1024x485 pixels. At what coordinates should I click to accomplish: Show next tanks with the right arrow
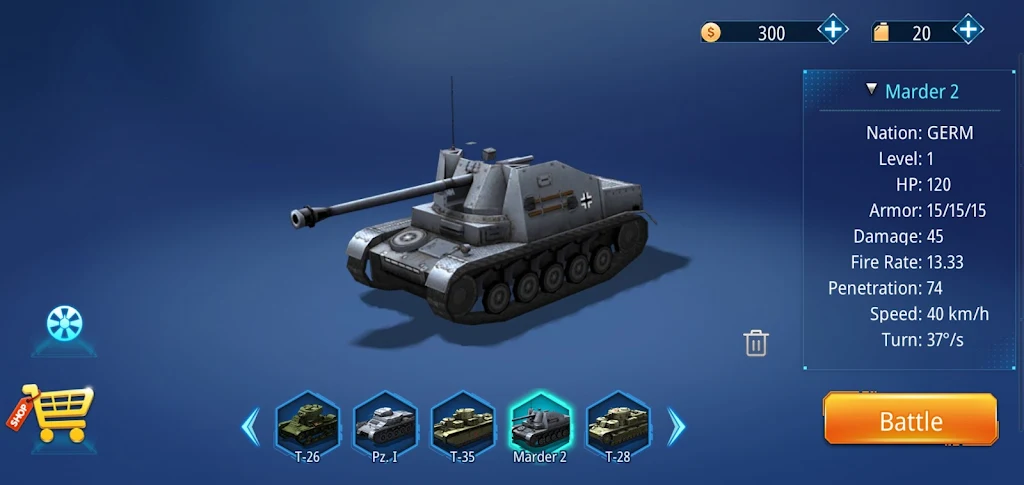[677, 427]
